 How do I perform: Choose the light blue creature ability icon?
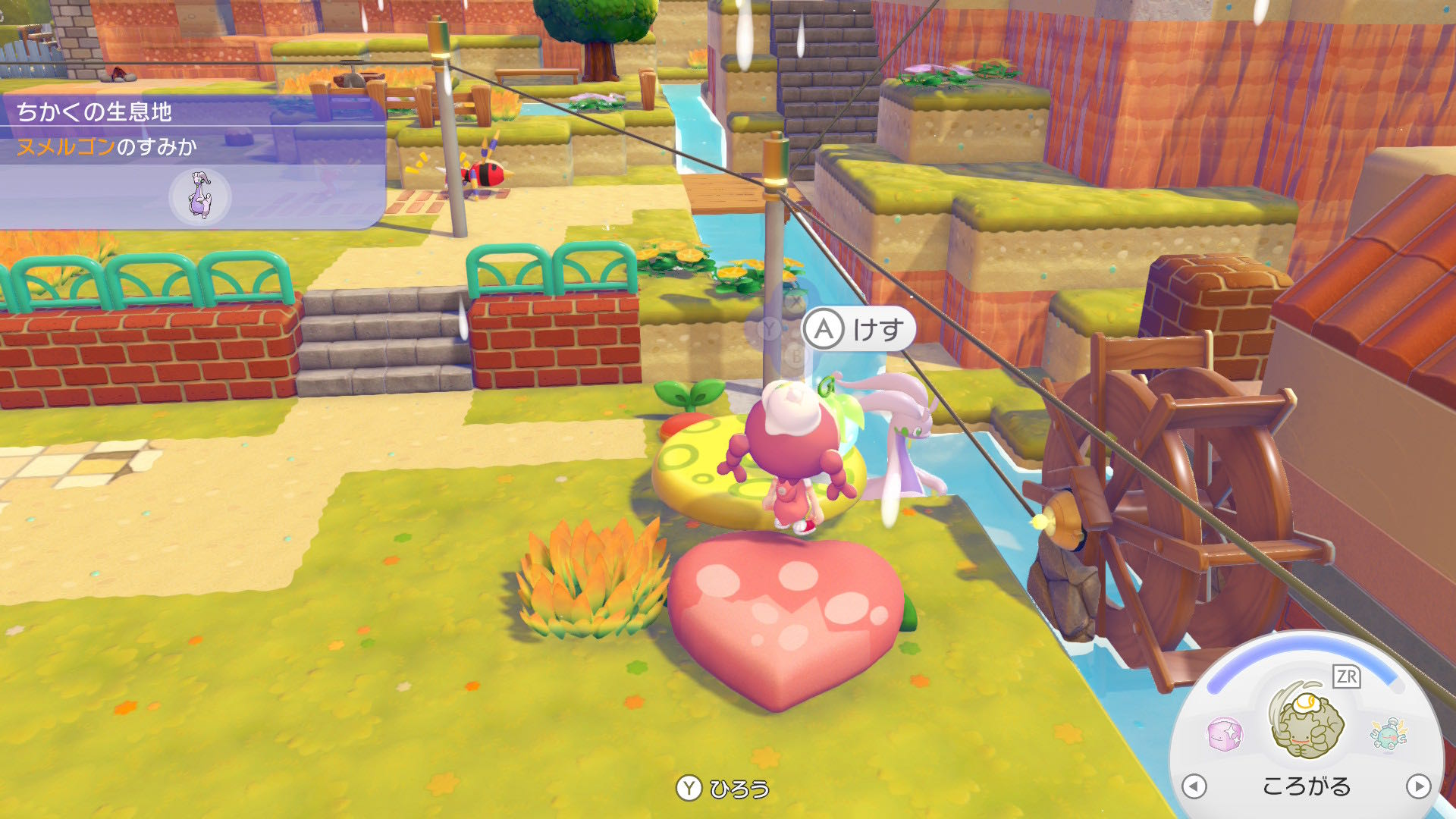(x=1388, y=733)
